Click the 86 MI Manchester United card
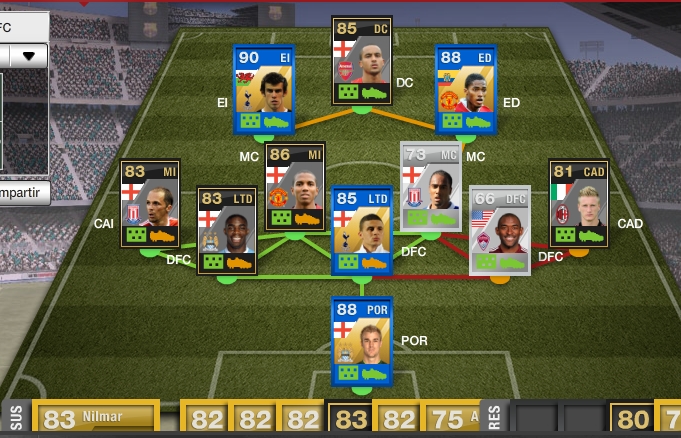The height and width of the screenshot is (438, 681). pyautogui.click(x=294, y=187)
